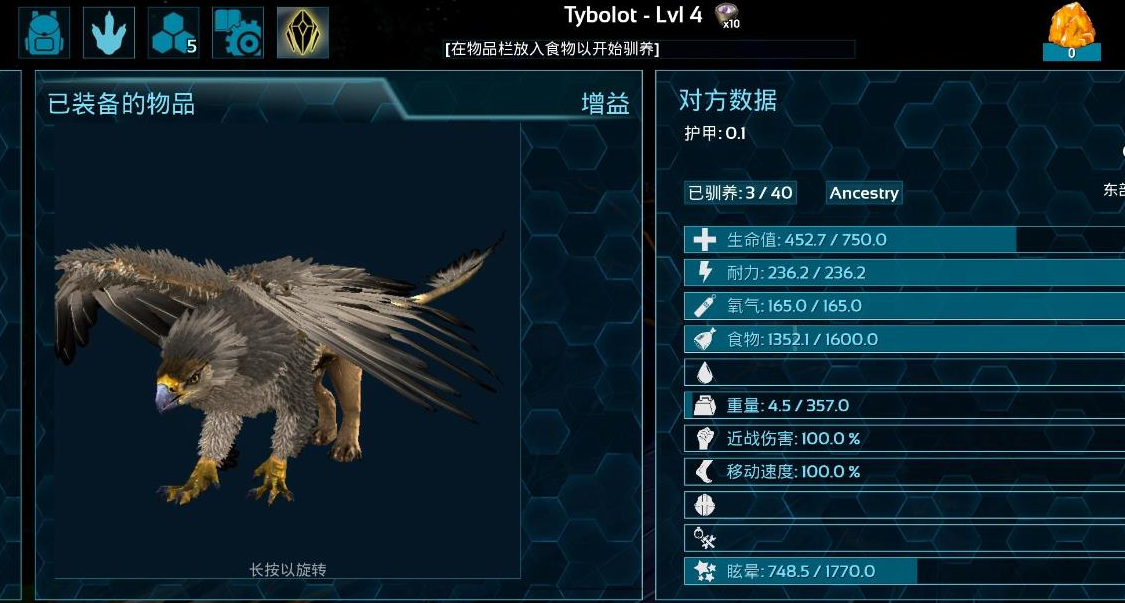Show the 已装备的物品 equipped items tab
The height and width of the screenshot is (603, 1125).
tap(122, 103)
